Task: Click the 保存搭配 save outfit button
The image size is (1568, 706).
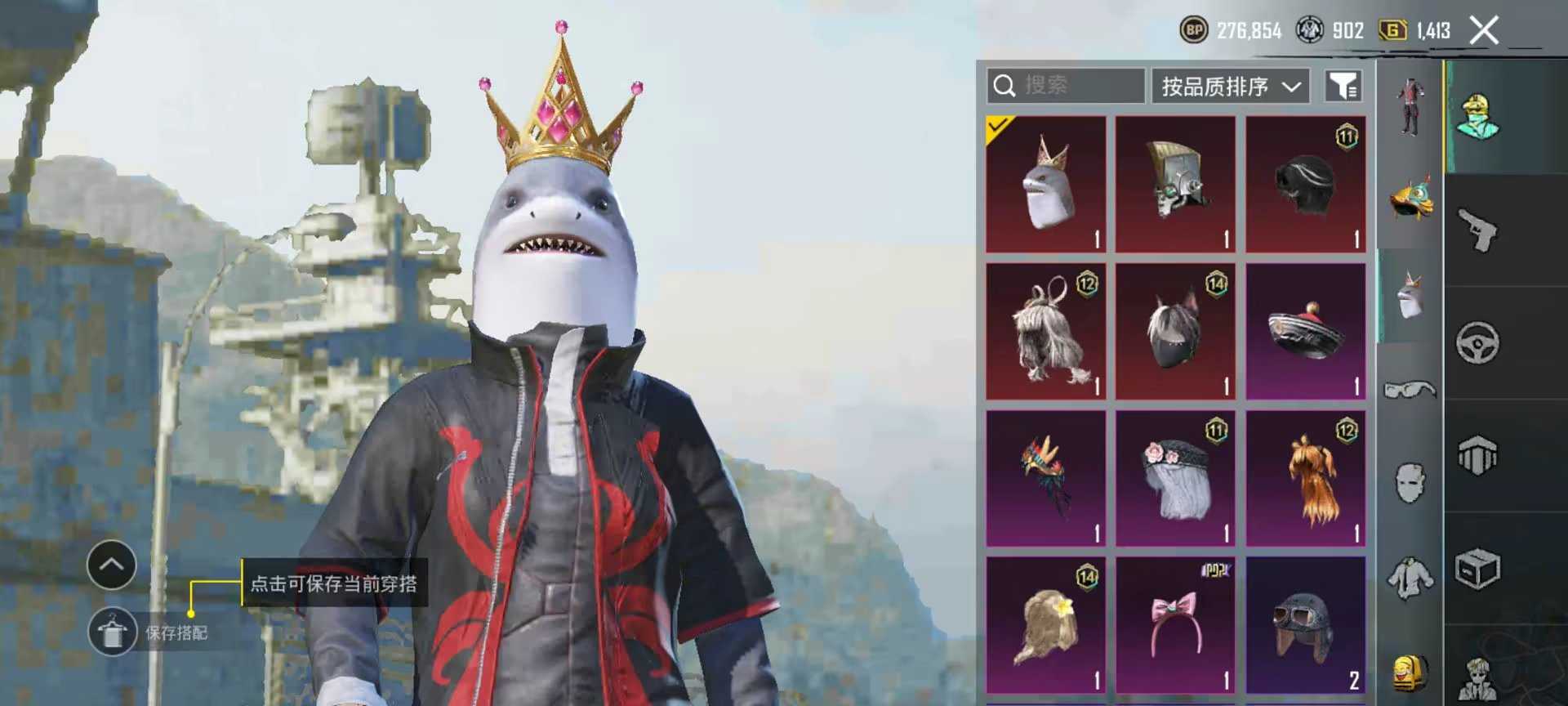Action: coord(113,632)
